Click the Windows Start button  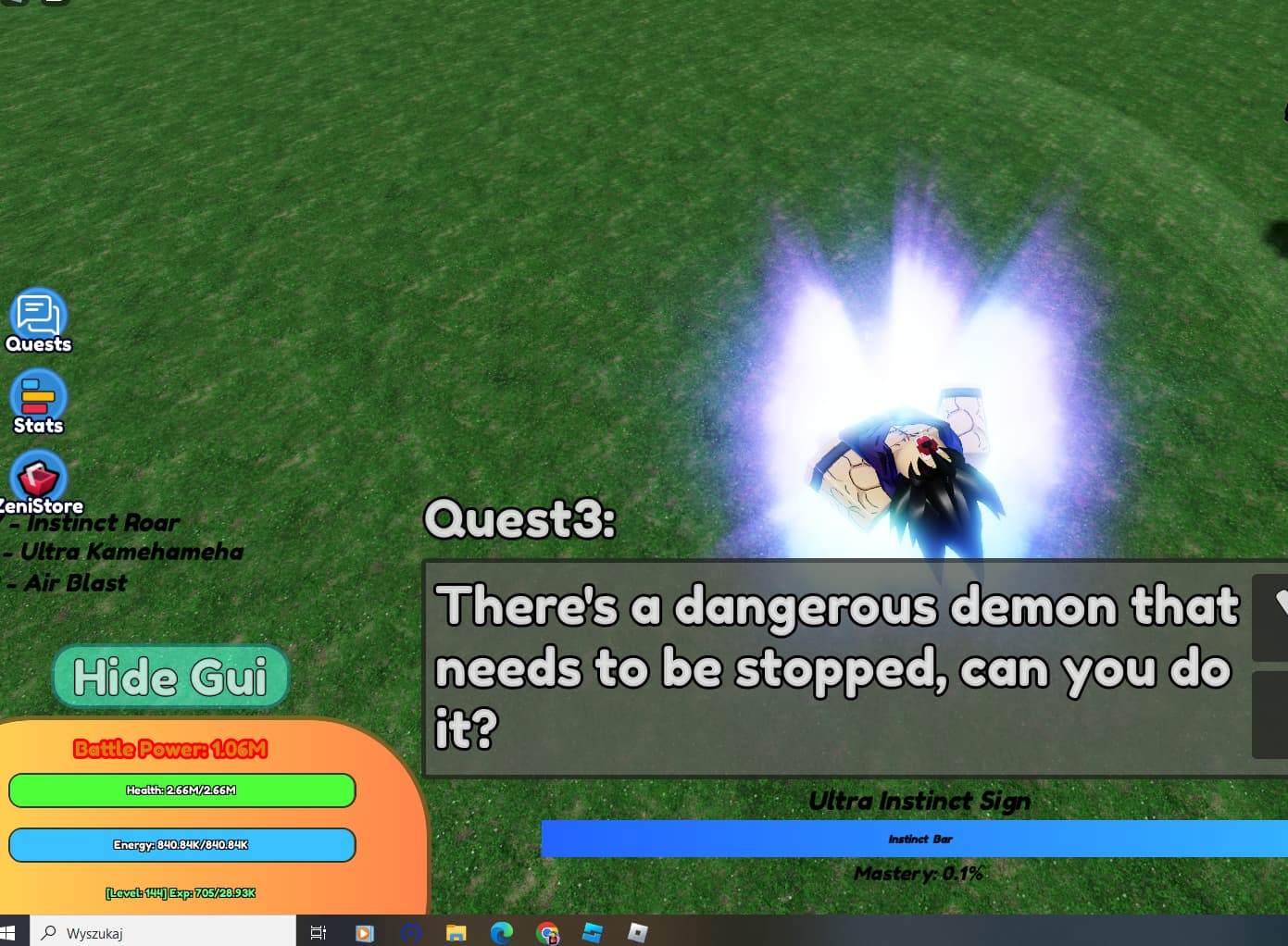click(11, 932)
